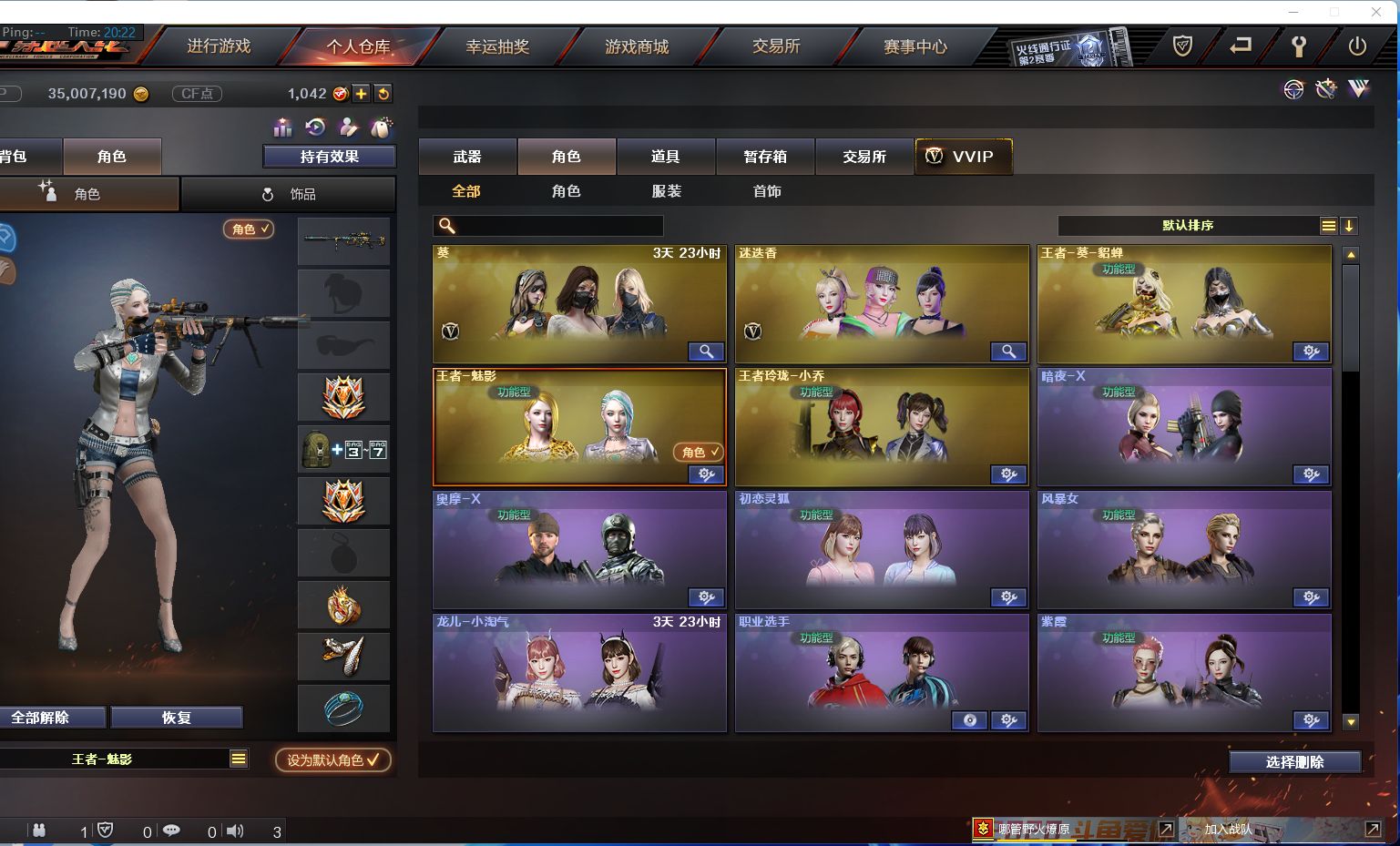Click the search input field above character cards
This screenshot has width=1400, height=846.
[547, 225]
